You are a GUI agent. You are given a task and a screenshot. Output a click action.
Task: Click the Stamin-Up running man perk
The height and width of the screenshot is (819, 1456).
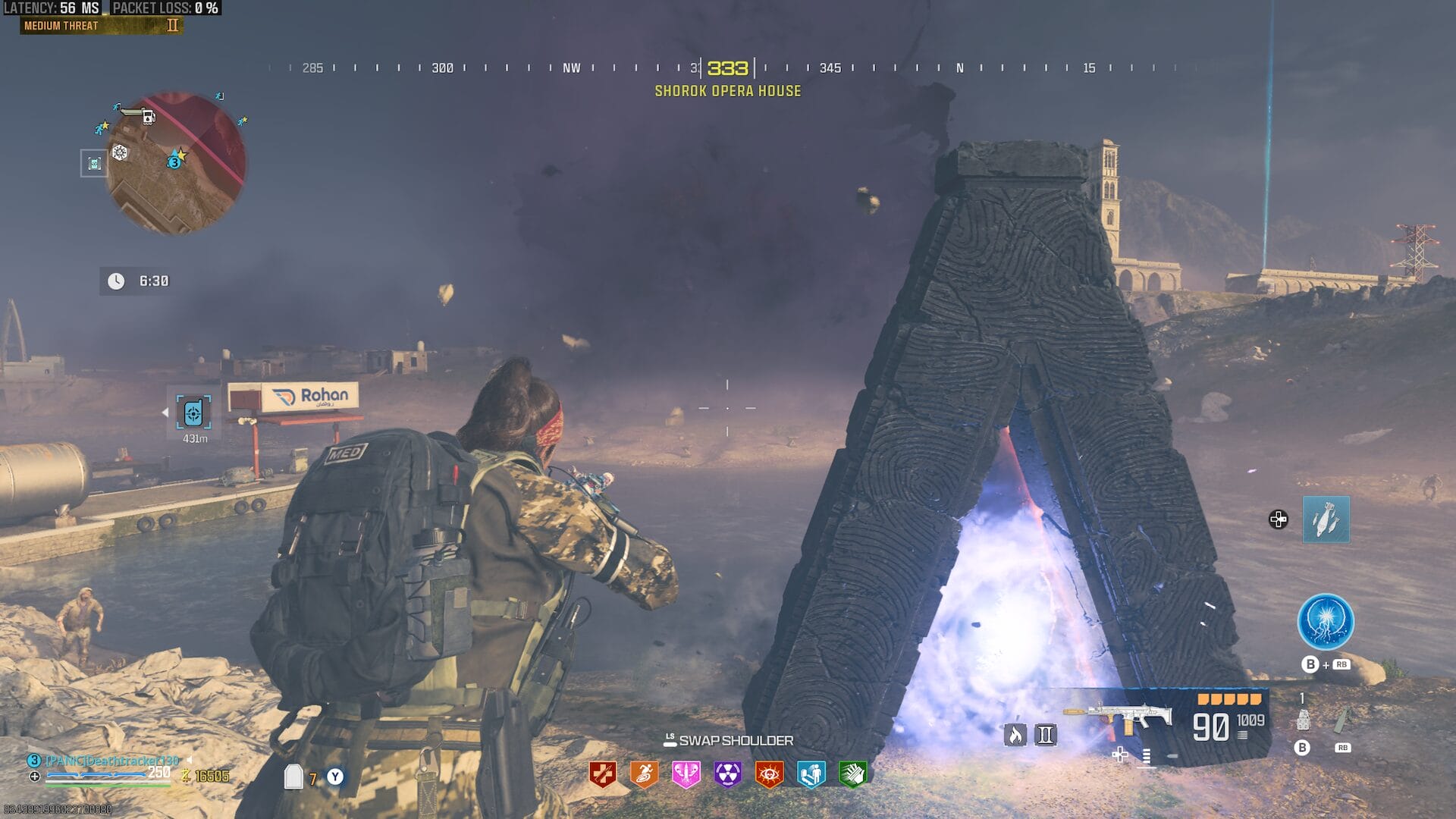click(644, 774)
